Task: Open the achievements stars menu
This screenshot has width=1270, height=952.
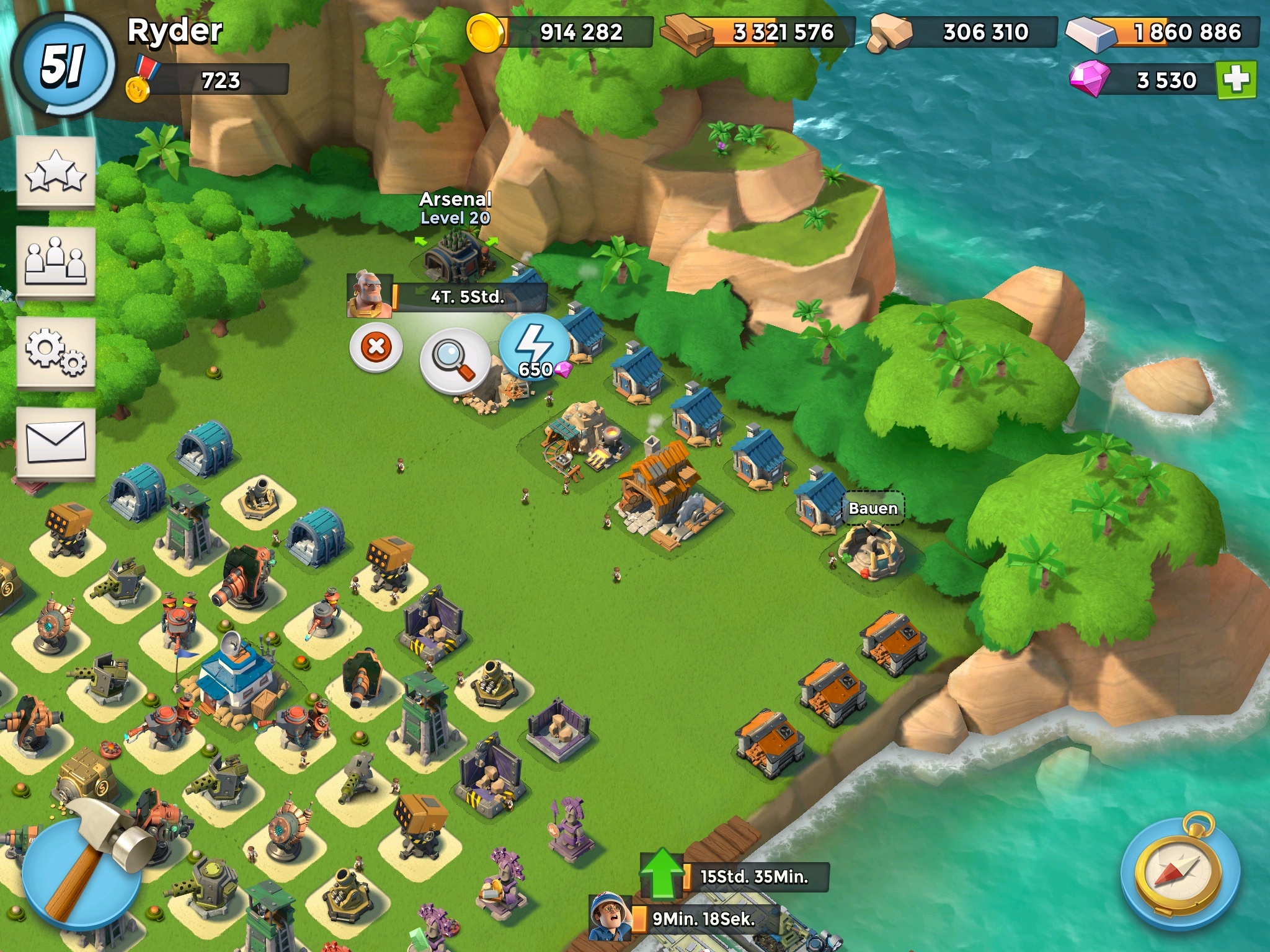Action: click(x=56, y=172)
